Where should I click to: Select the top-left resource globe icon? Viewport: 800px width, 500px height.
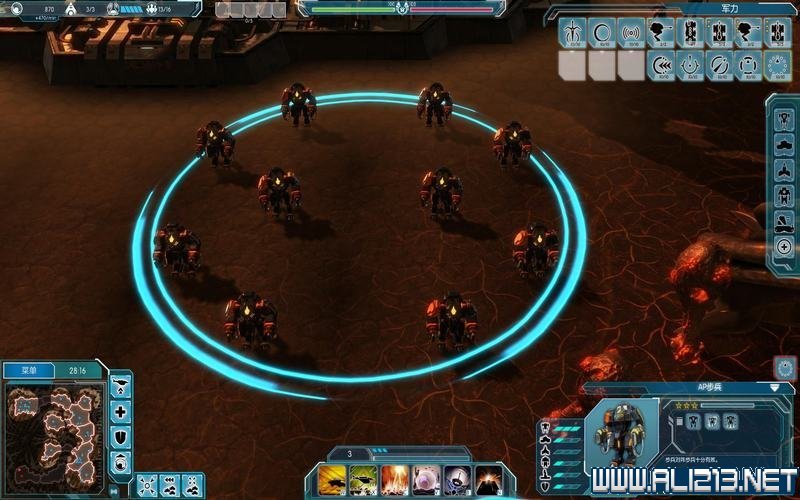tap(17, 8)
